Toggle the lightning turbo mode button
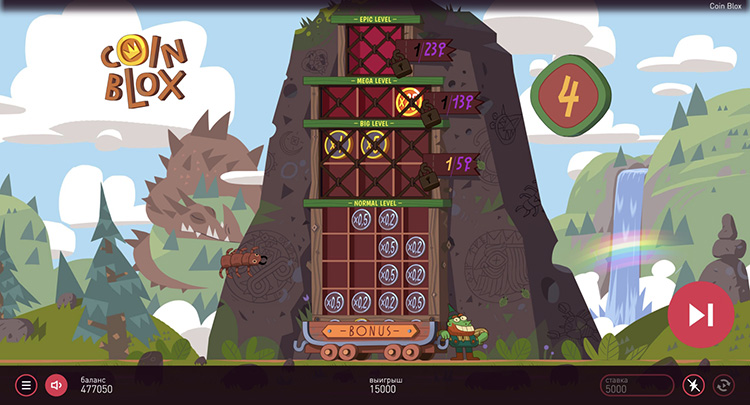Image resolution: width=750 pixels, height=405 pixels. [x=693, y=385]
